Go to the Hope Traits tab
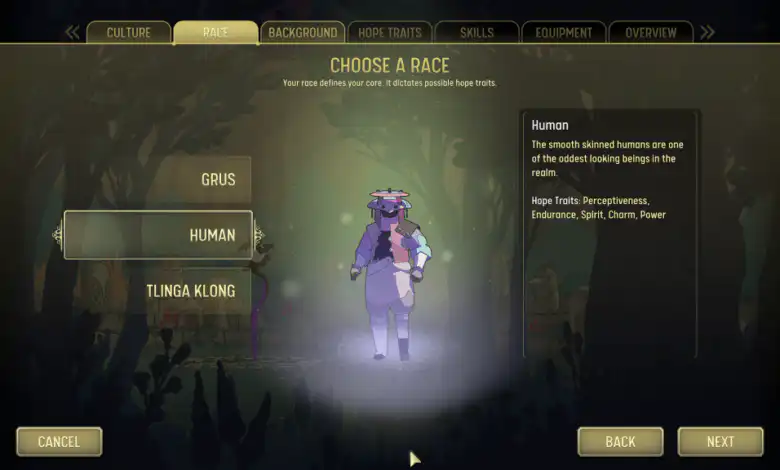 click(x=389, y=32)
